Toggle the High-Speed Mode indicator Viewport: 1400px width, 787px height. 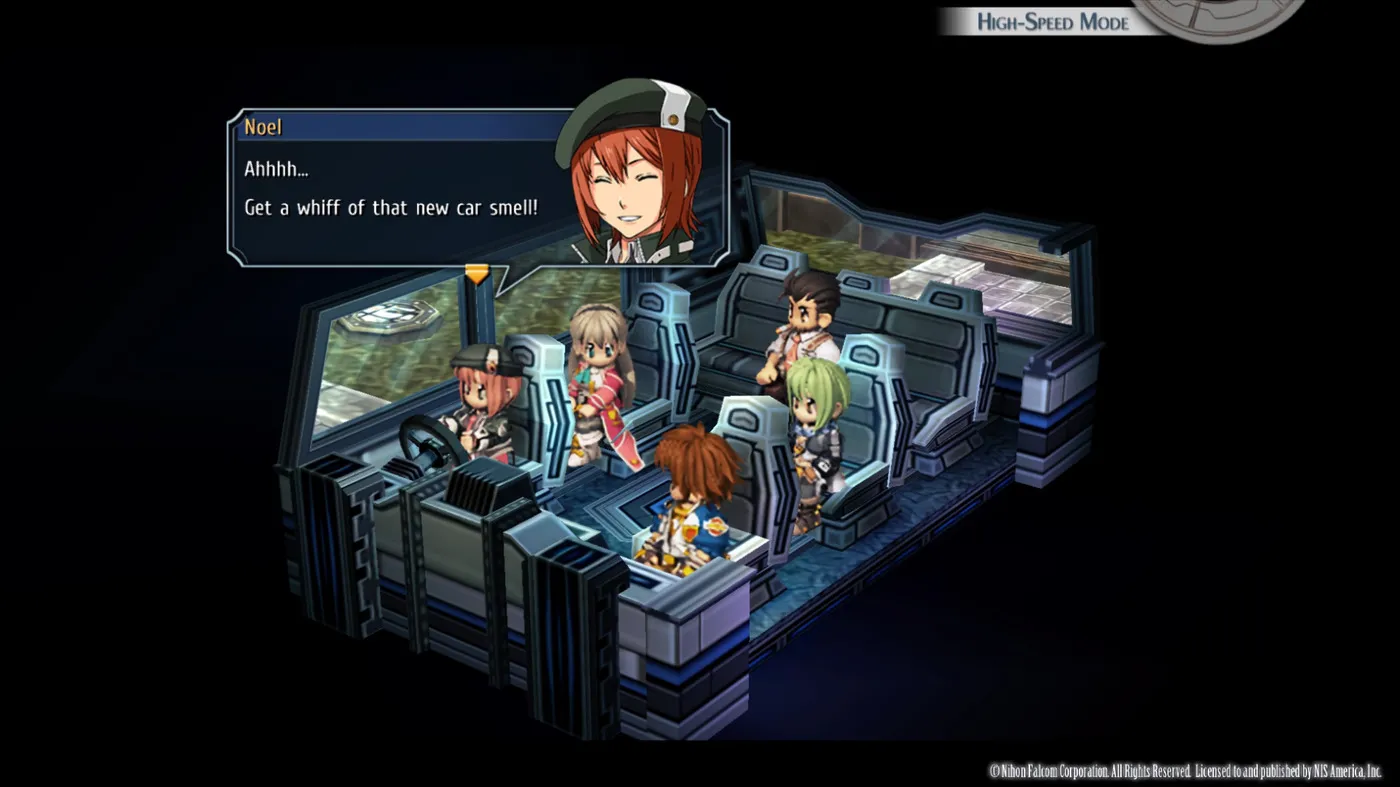tap(1052, 21)
